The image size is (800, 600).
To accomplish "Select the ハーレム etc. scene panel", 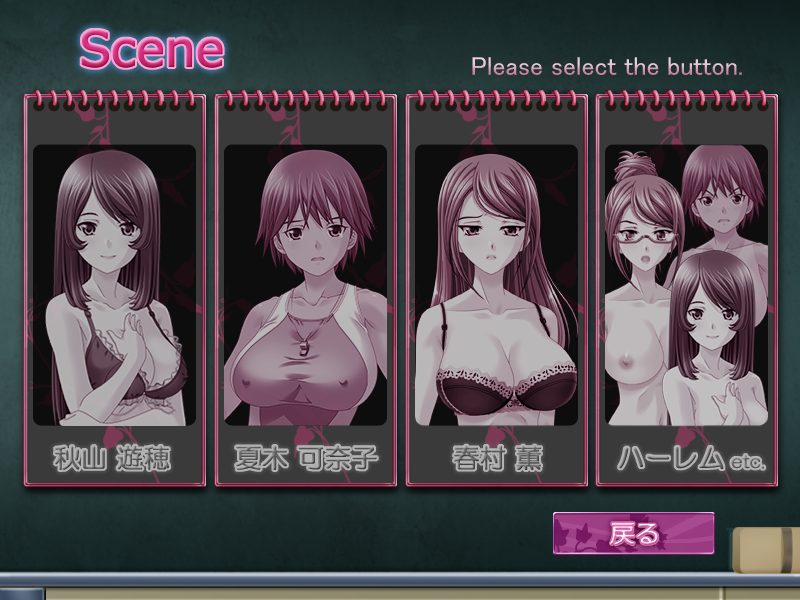I will tap(686, 290).
